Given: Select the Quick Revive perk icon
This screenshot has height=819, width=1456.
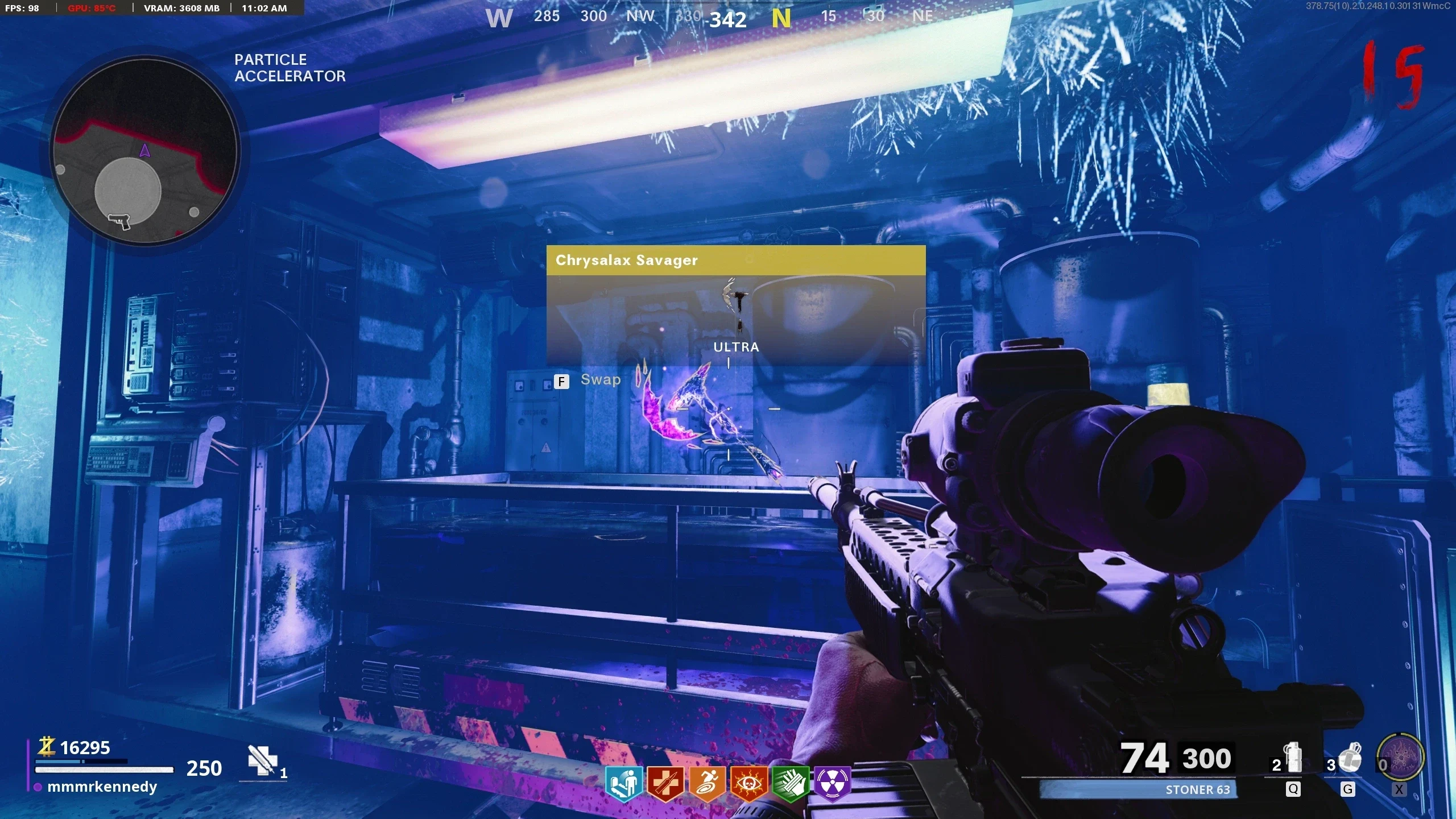Looking at the screenshot, I should point(665,784).
